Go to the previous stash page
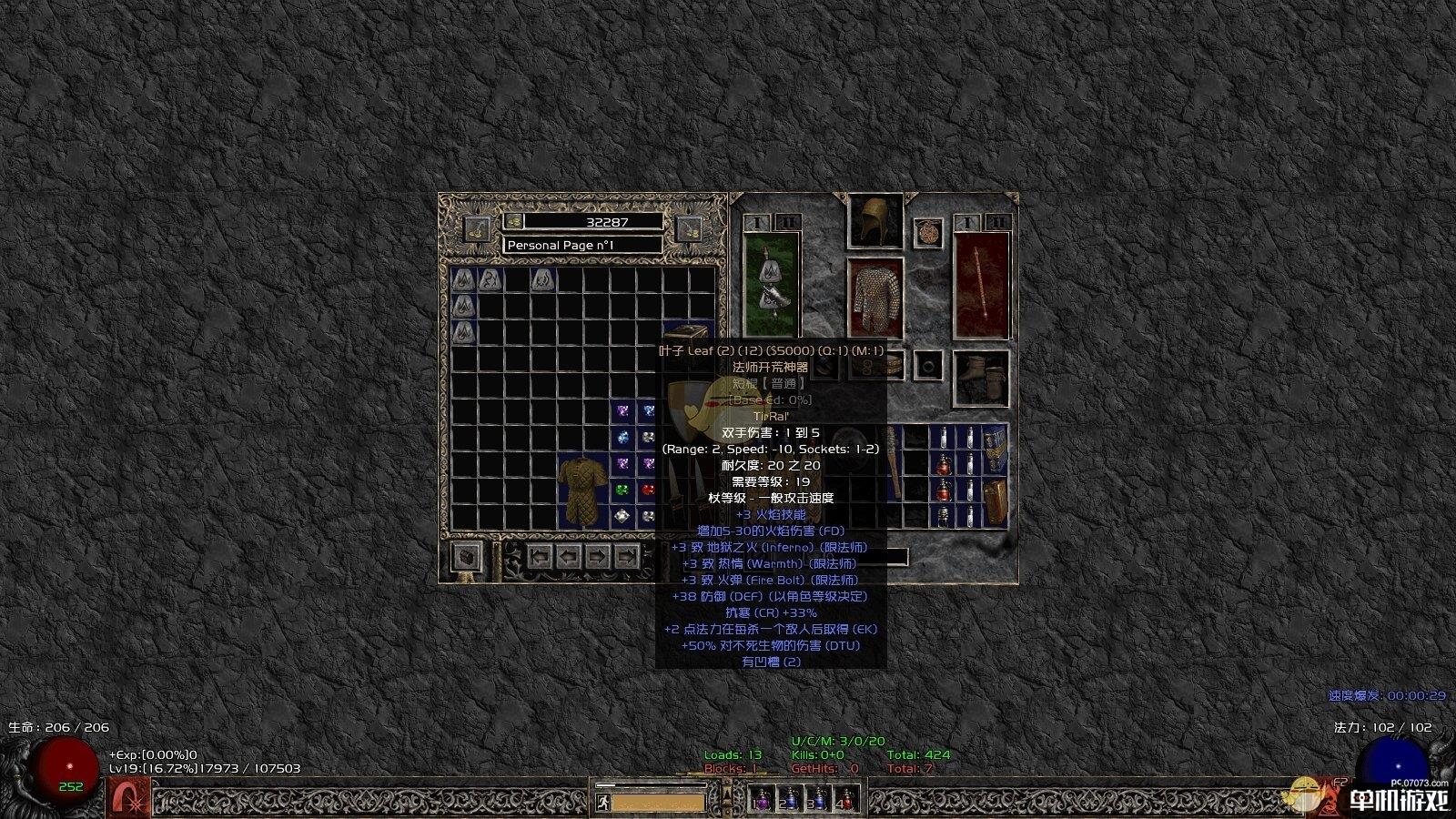1456x819 pixels. [x=569, y=556]
